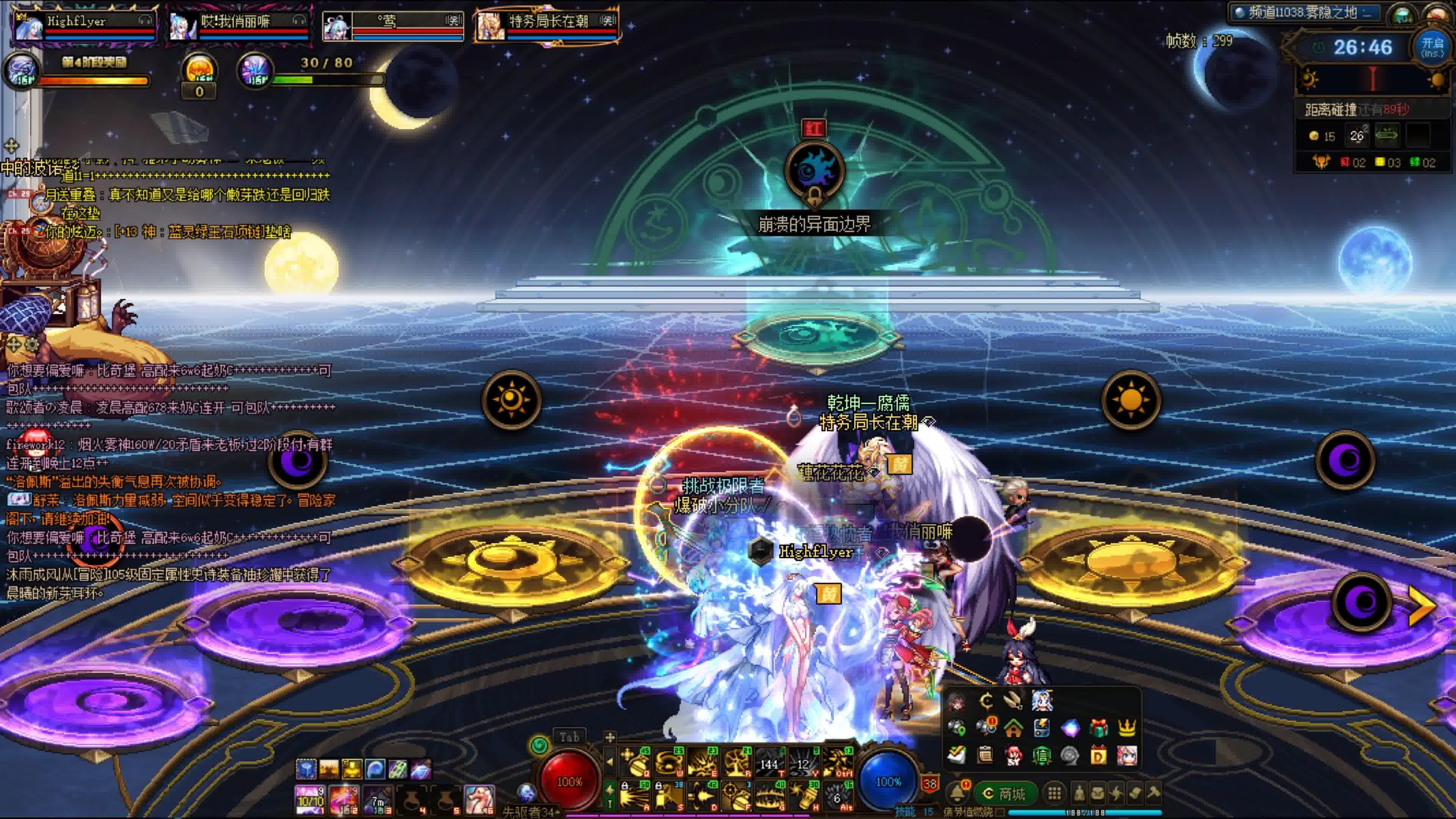The height and width of the screenshot is (819, 1456).
Task: Click the green swirl icon above HP orb
Action: [x=540, y=745]
